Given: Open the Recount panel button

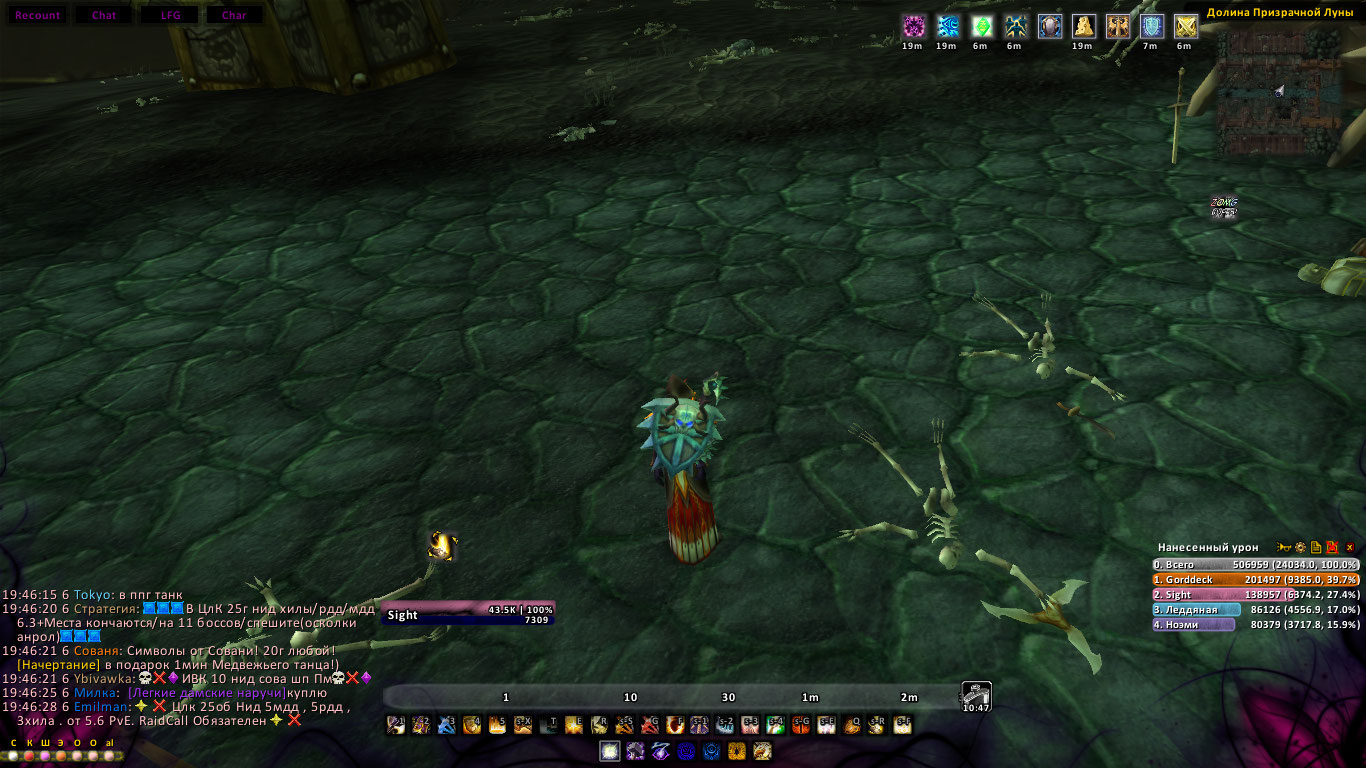Looking at the screenshot, I should tap(38, 15).
